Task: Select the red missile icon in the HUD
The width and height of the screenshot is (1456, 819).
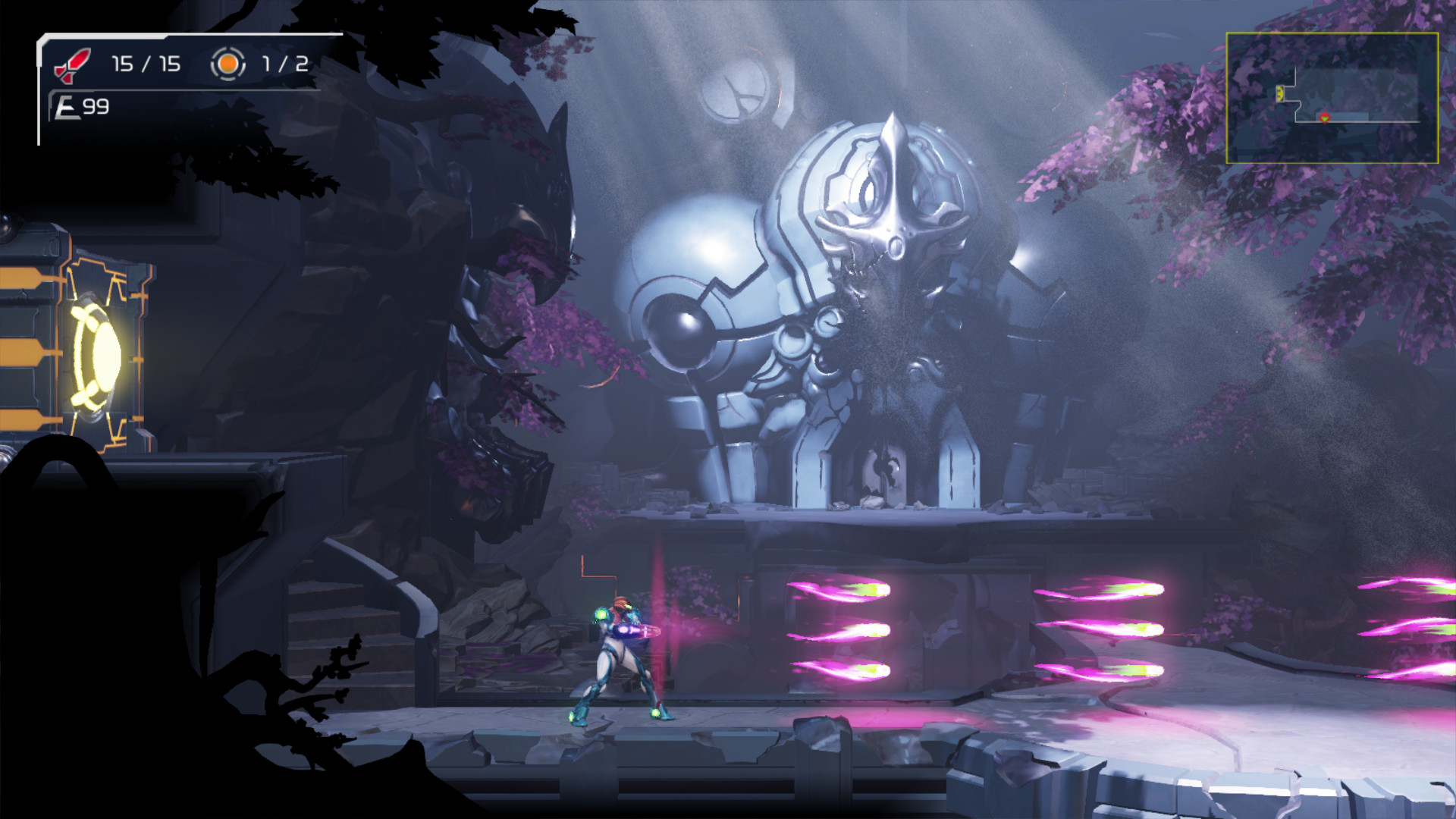Action: tap(72, 64)
